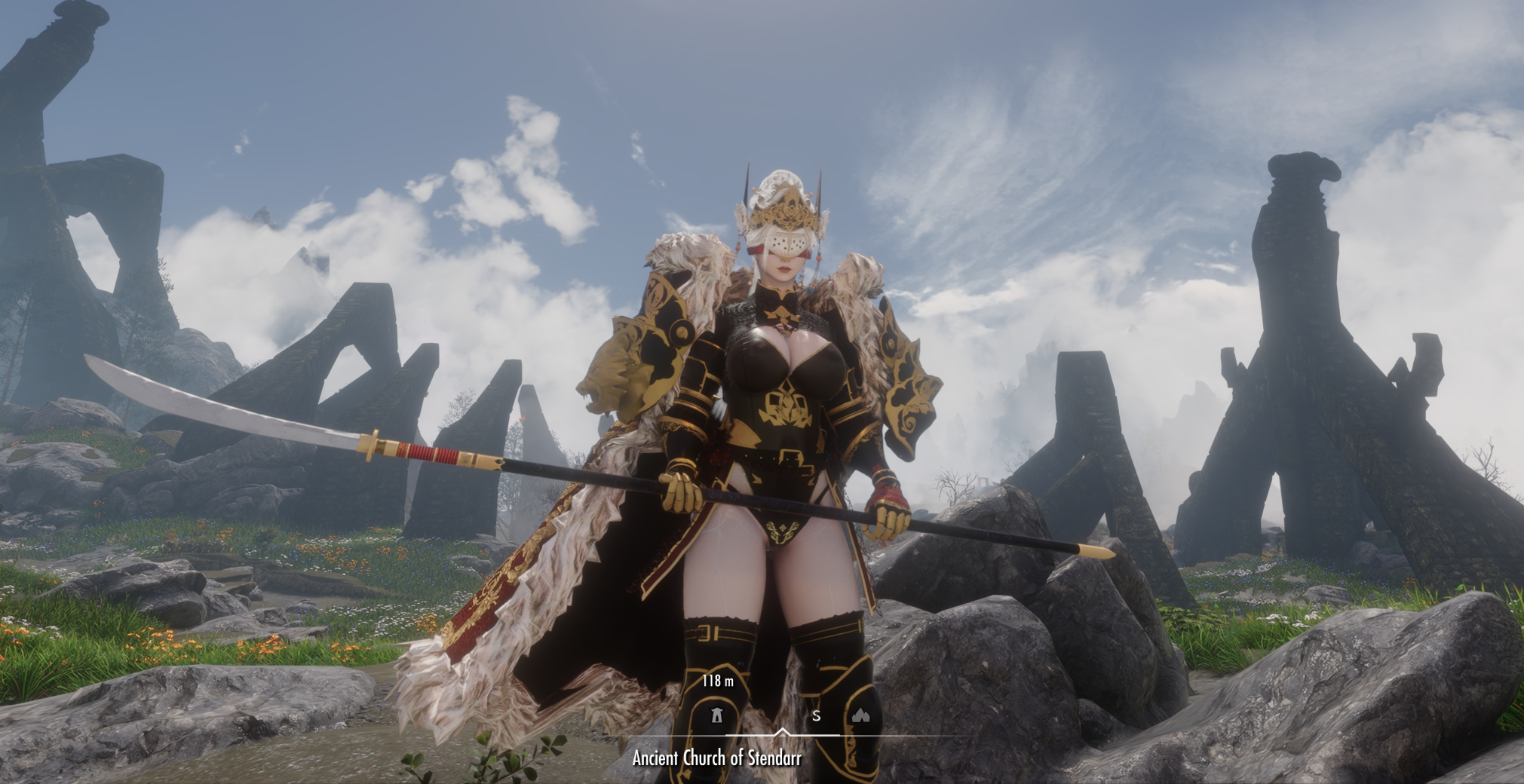
Task: Click the tower location marker on the compass
Action: click(716, 715)
